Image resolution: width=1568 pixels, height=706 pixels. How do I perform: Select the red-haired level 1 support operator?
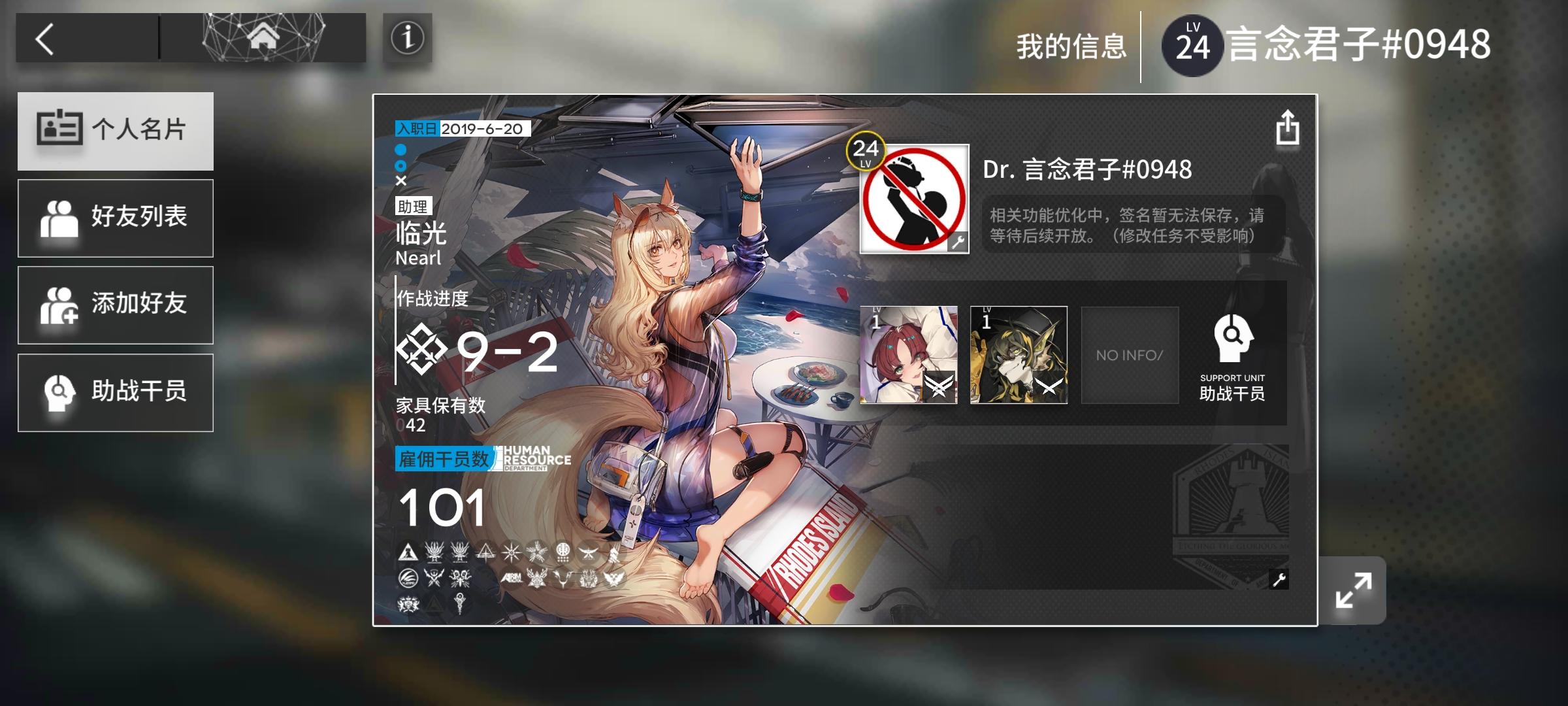tap(909, 355)
